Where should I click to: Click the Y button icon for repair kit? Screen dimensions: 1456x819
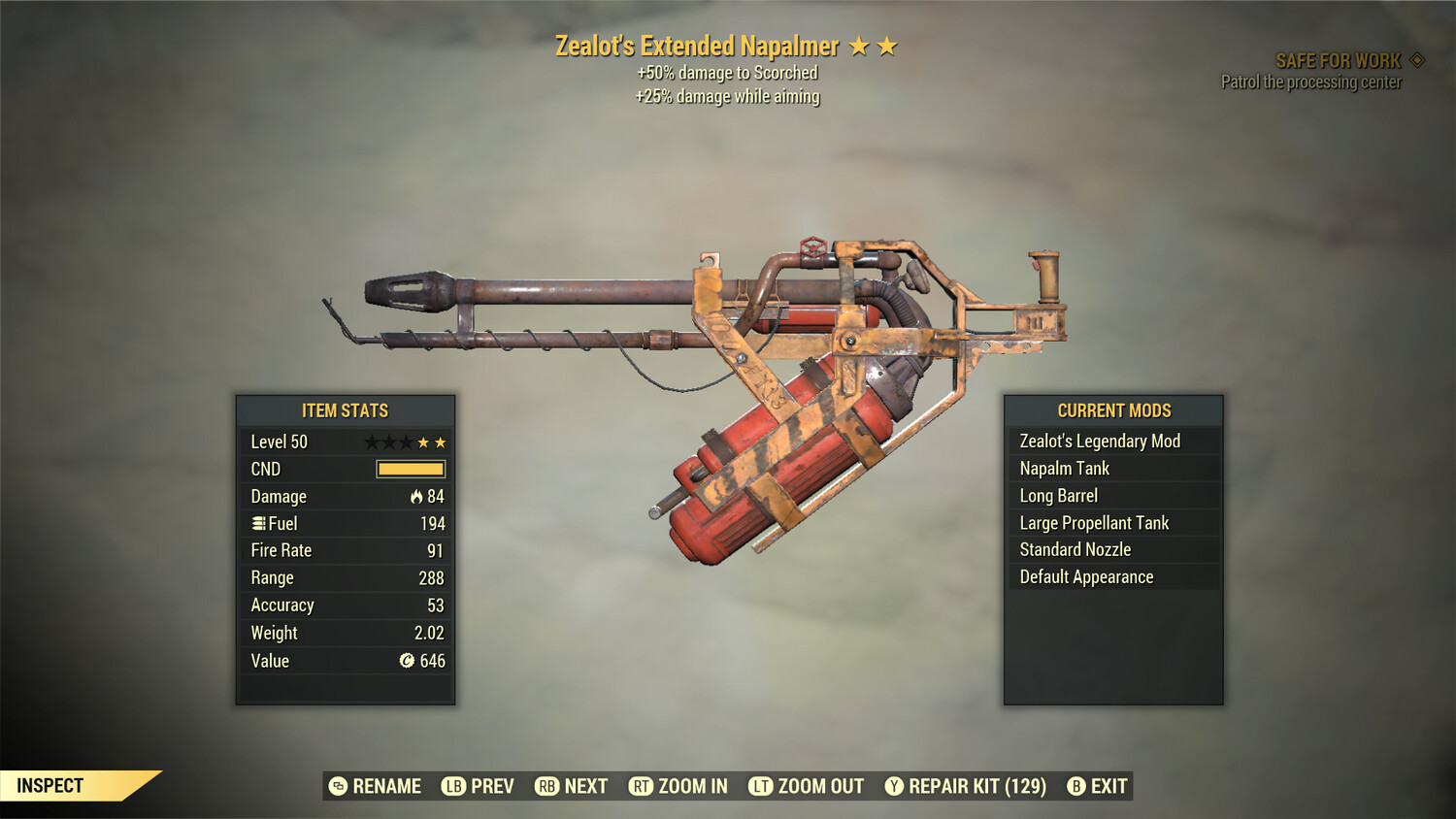click(894, 786)
